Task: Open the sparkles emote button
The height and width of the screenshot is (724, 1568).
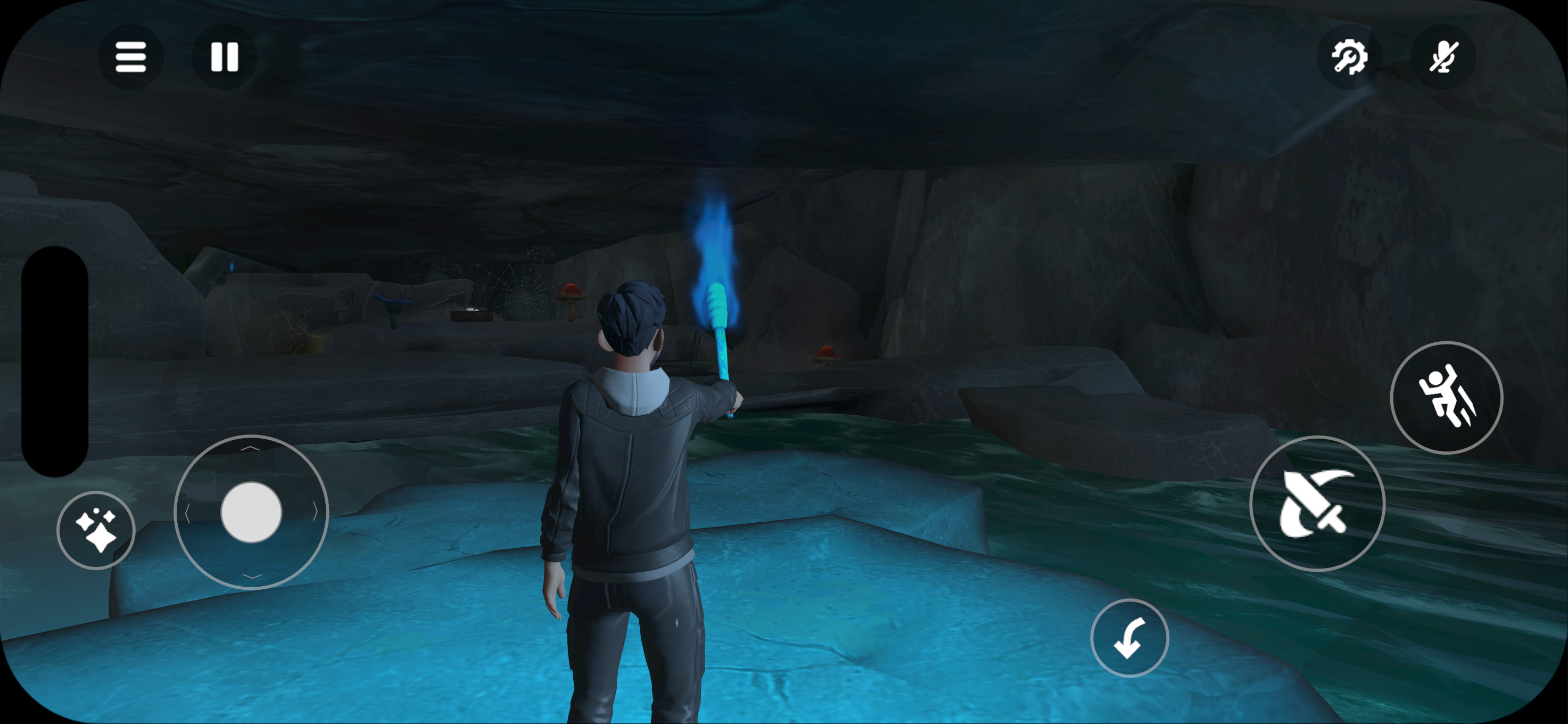Action: [x=96, y=530]
